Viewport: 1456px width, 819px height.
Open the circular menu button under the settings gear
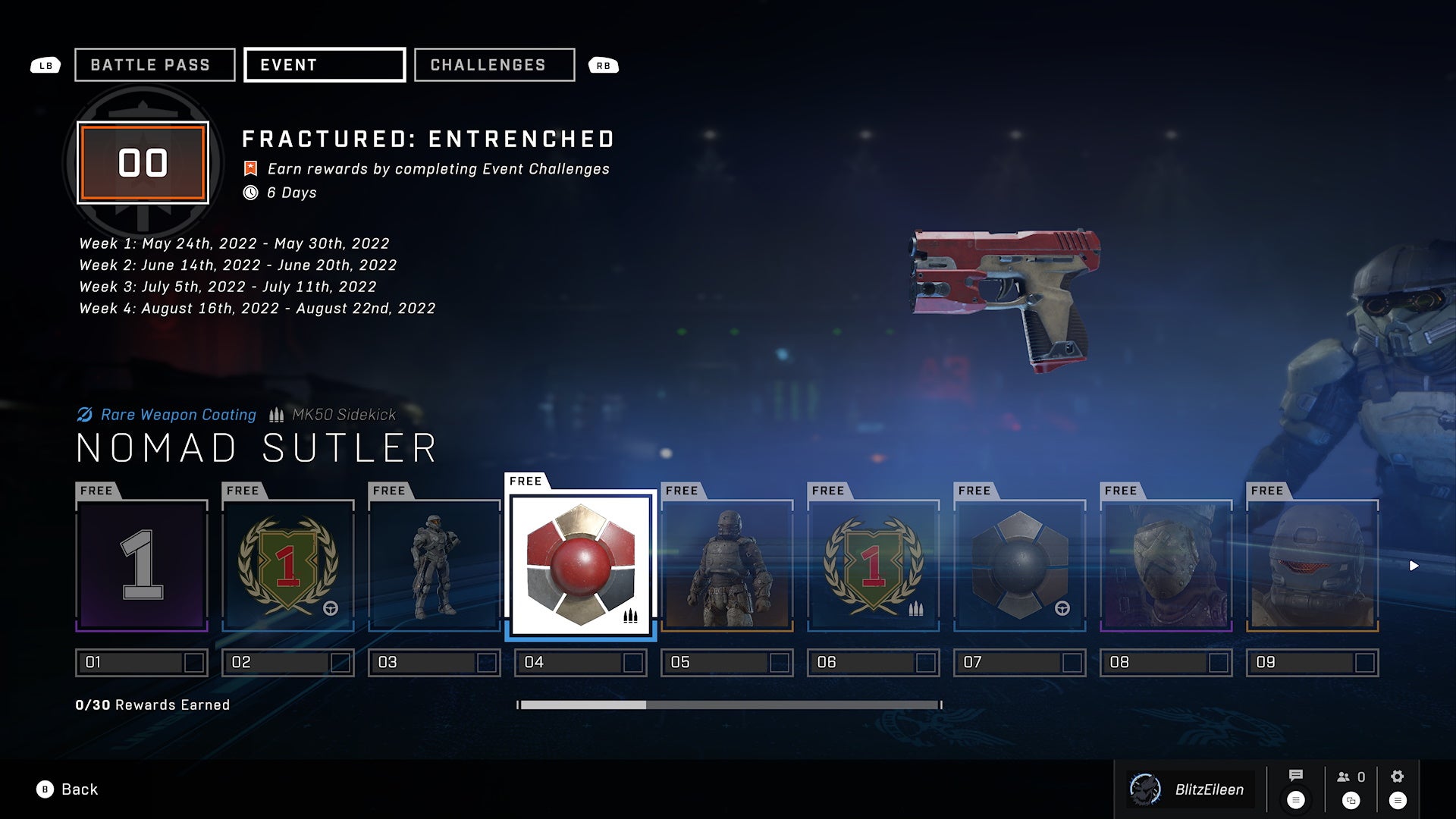(1396, 799)
